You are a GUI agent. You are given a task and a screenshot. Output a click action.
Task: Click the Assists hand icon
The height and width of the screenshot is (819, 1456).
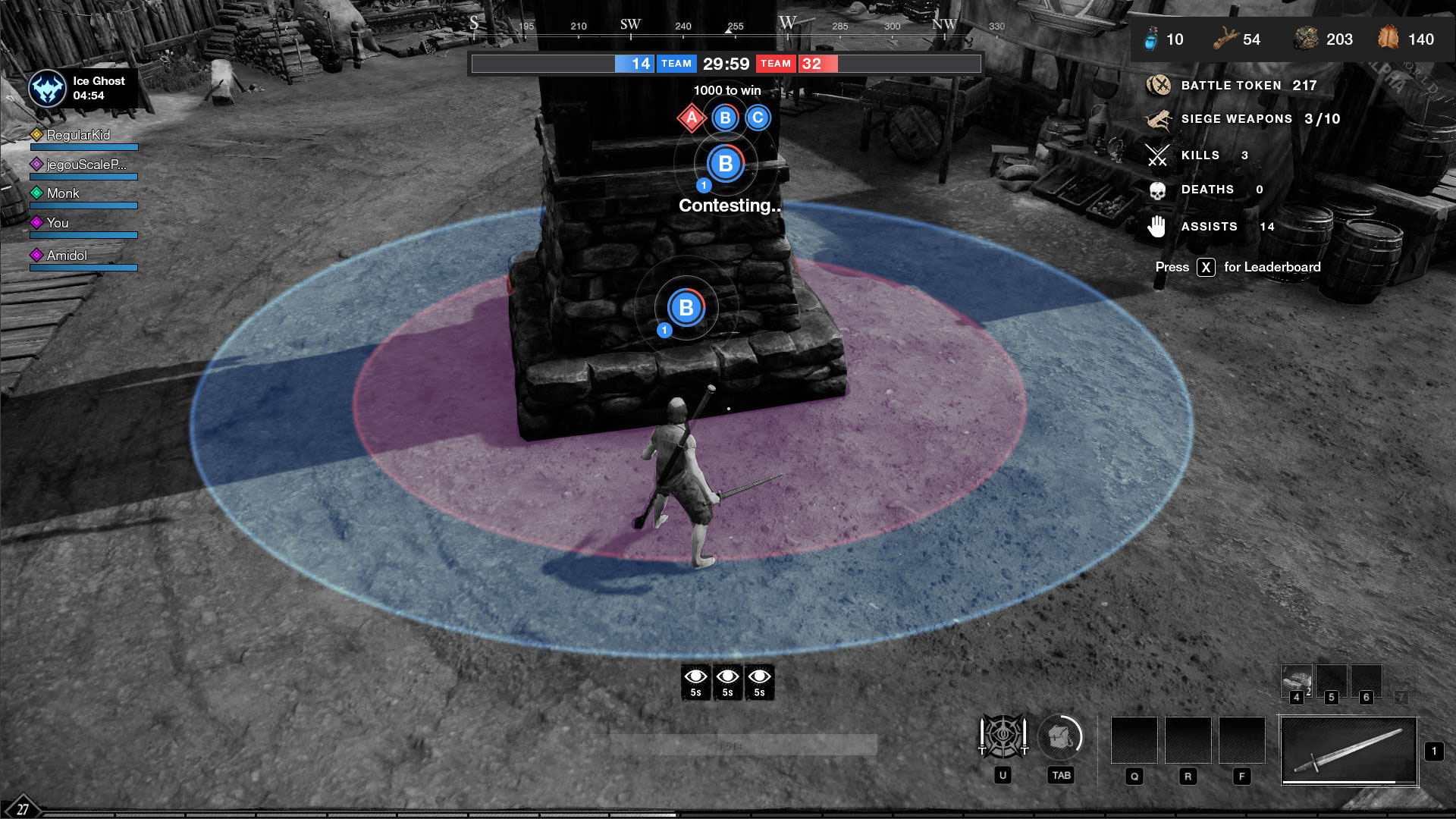point(1157,226)
